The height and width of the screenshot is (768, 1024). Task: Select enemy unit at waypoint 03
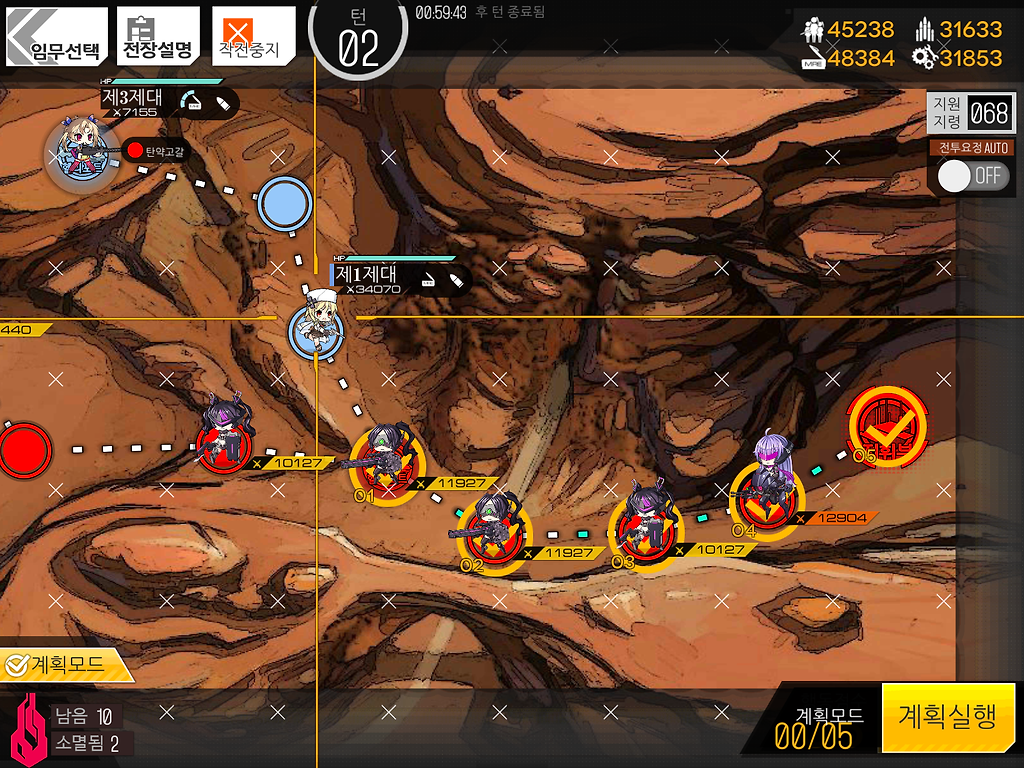point(645,529)
